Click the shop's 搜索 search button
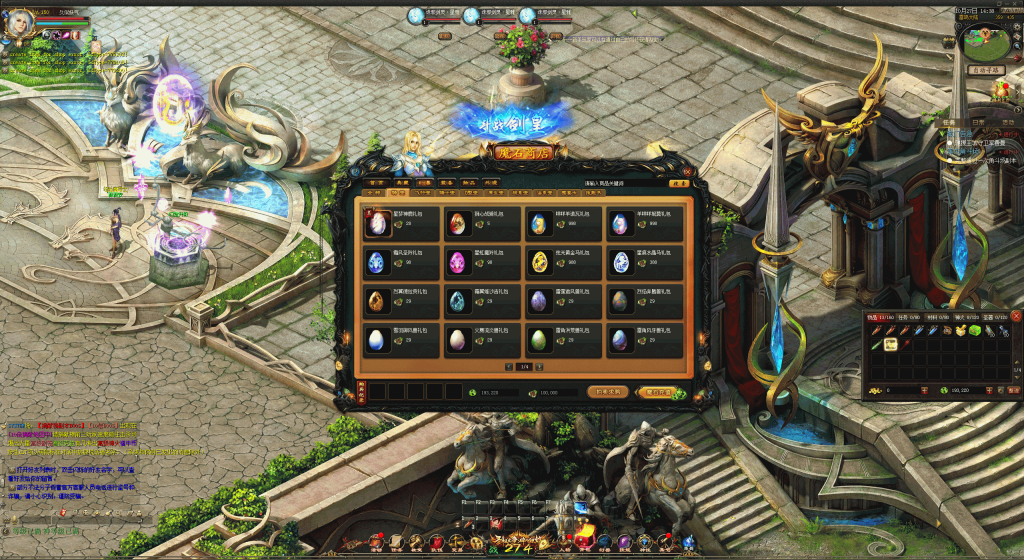The image size is (1024, 560). pos(679,183)
